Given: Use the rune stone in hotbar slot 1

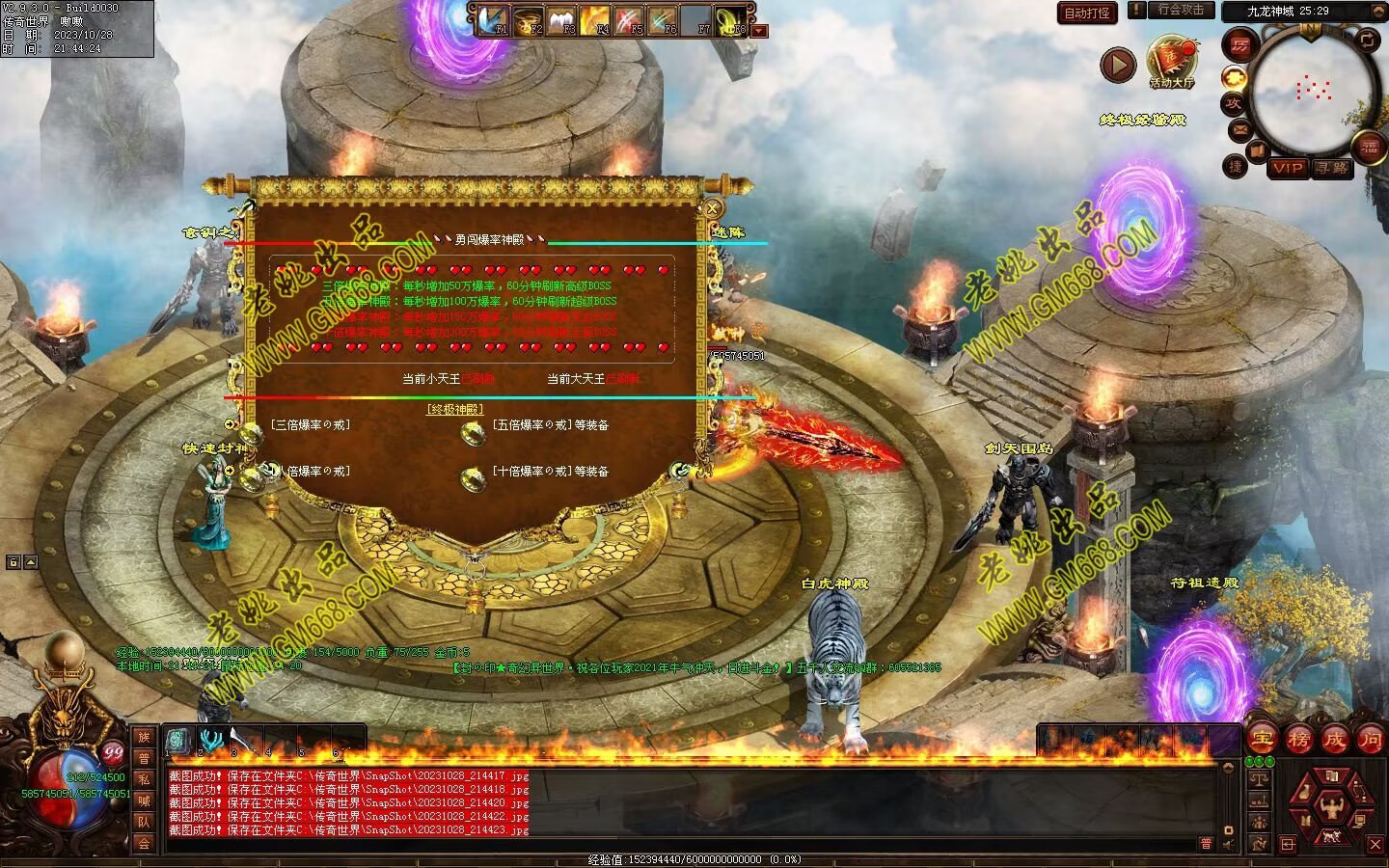Looking at the screenshot, I should coord(178,741).
